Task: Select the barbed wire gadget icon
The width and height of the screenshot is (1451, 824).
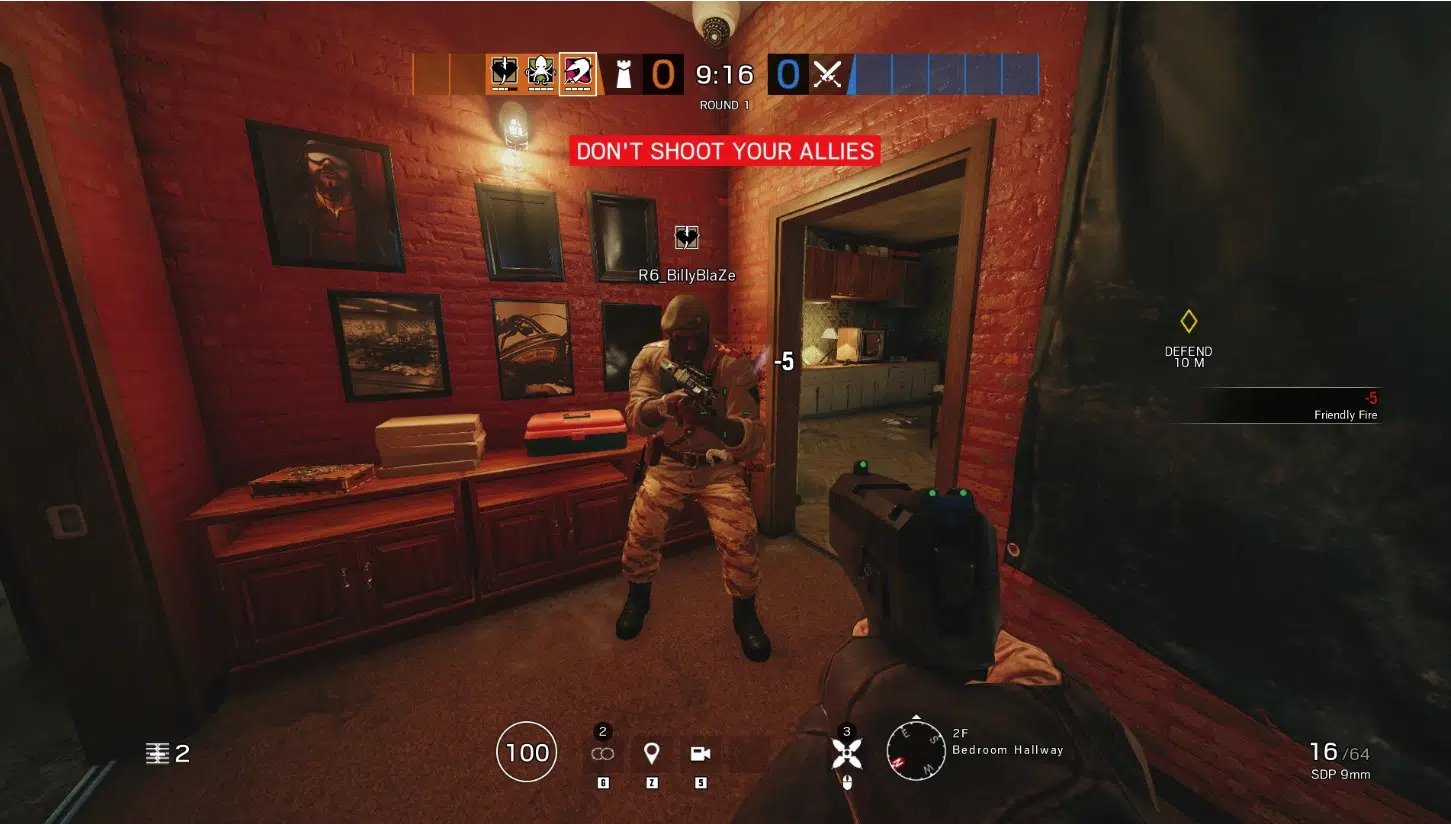Action: (x=602, y=752)
